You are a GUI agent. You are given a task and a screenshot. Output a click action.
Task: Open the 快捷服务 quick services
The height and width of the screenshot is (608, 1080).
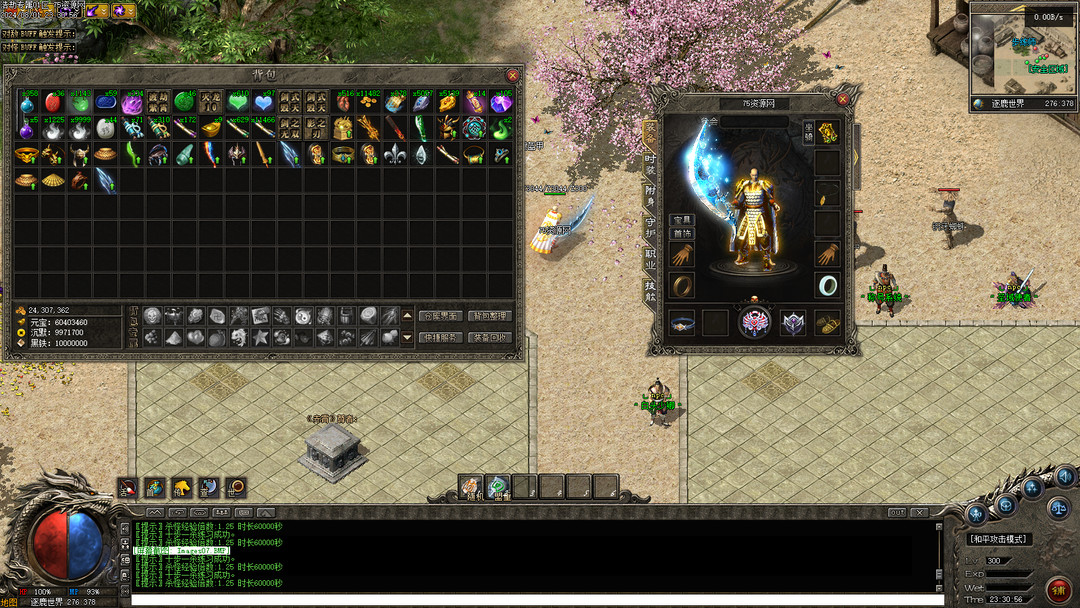point(440,338)
